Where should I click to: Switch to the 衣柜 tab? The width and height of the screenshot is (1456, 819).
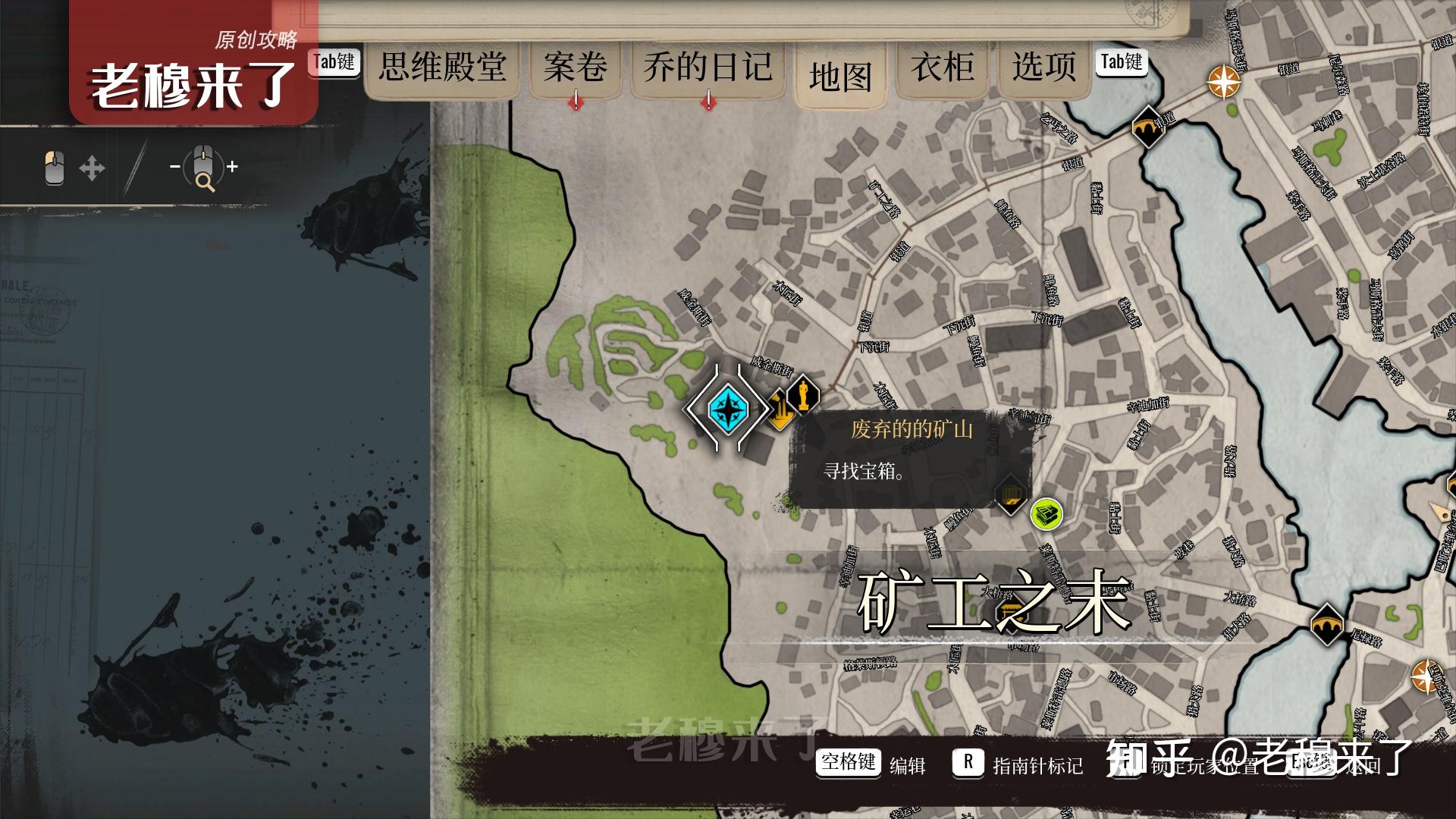pyautogui.click(x=942, y=67)
